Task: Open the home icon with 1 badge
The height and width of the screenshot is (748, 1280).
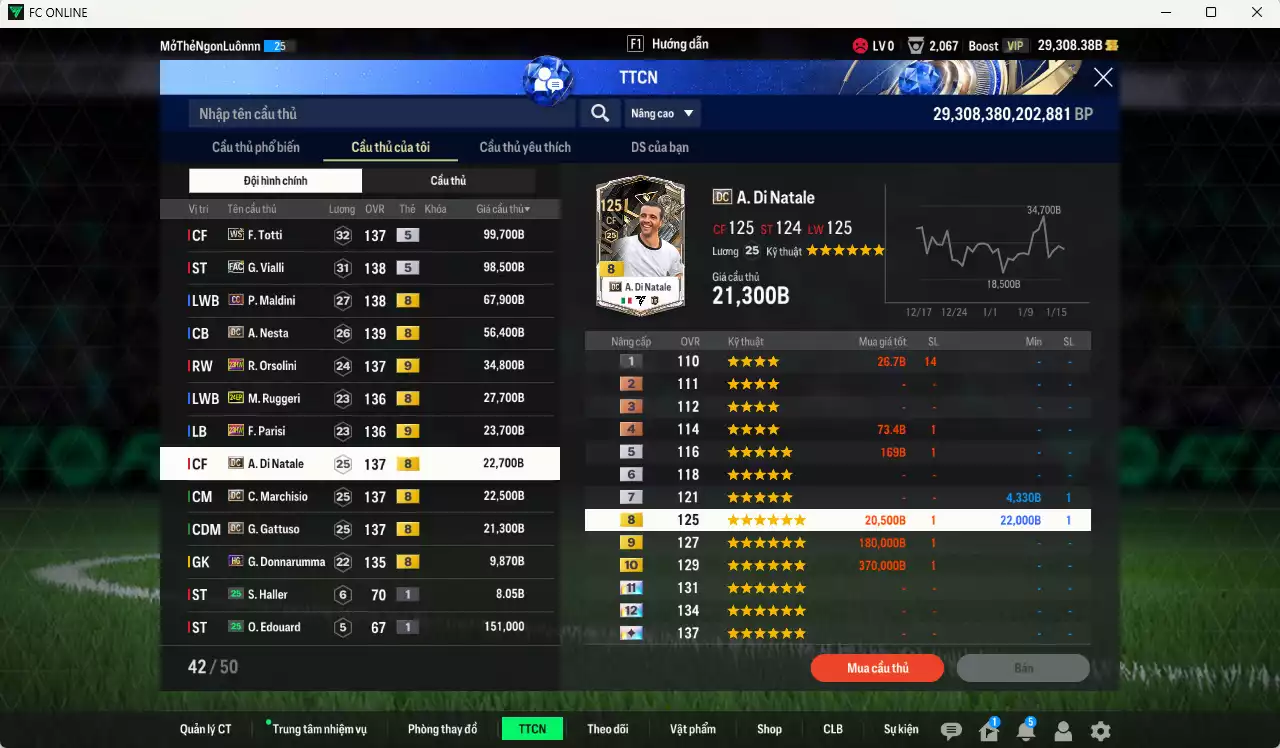Action: pos(989,728)
